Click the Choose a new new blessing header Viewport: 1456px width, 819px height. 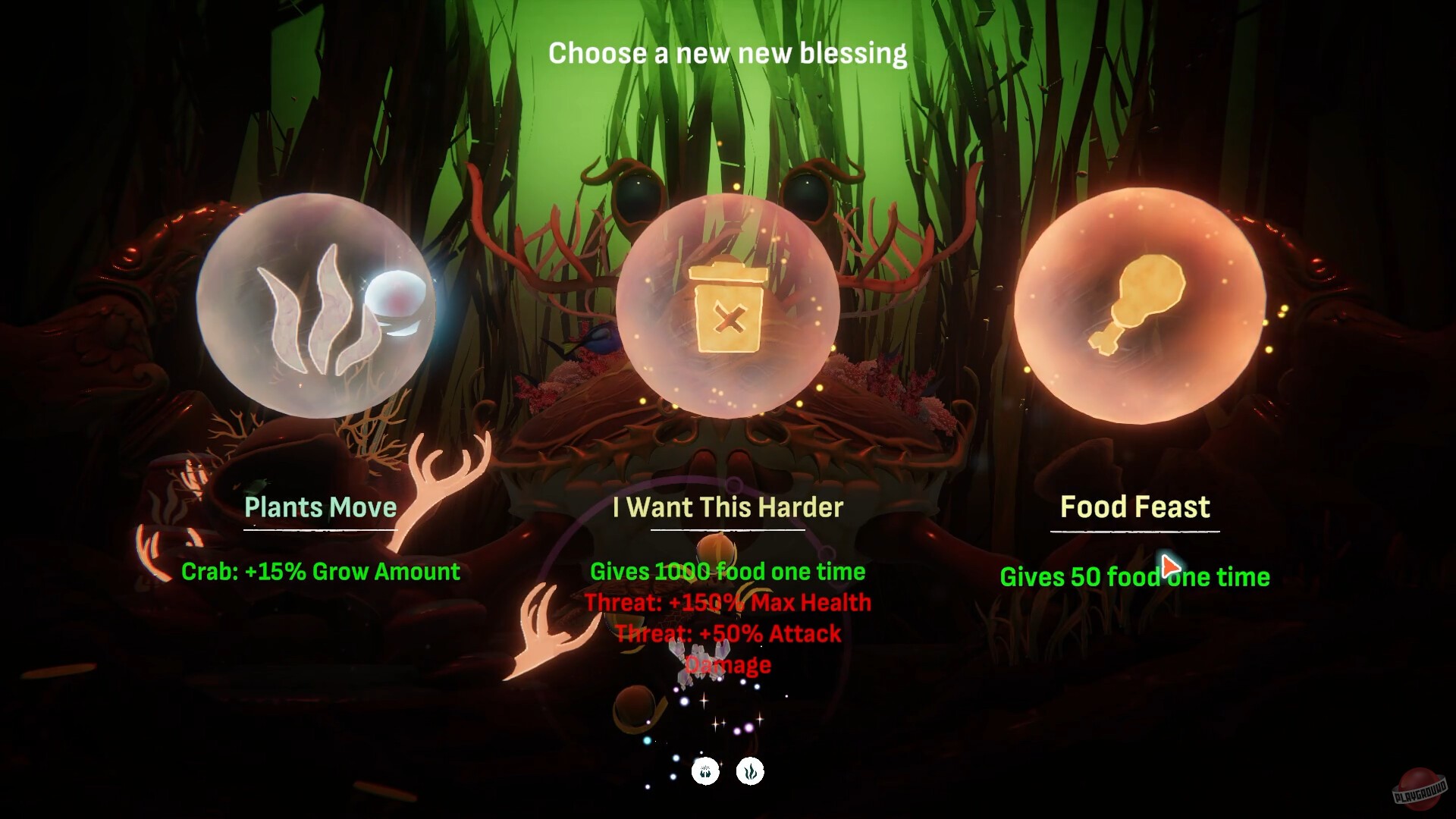point(727,53)
